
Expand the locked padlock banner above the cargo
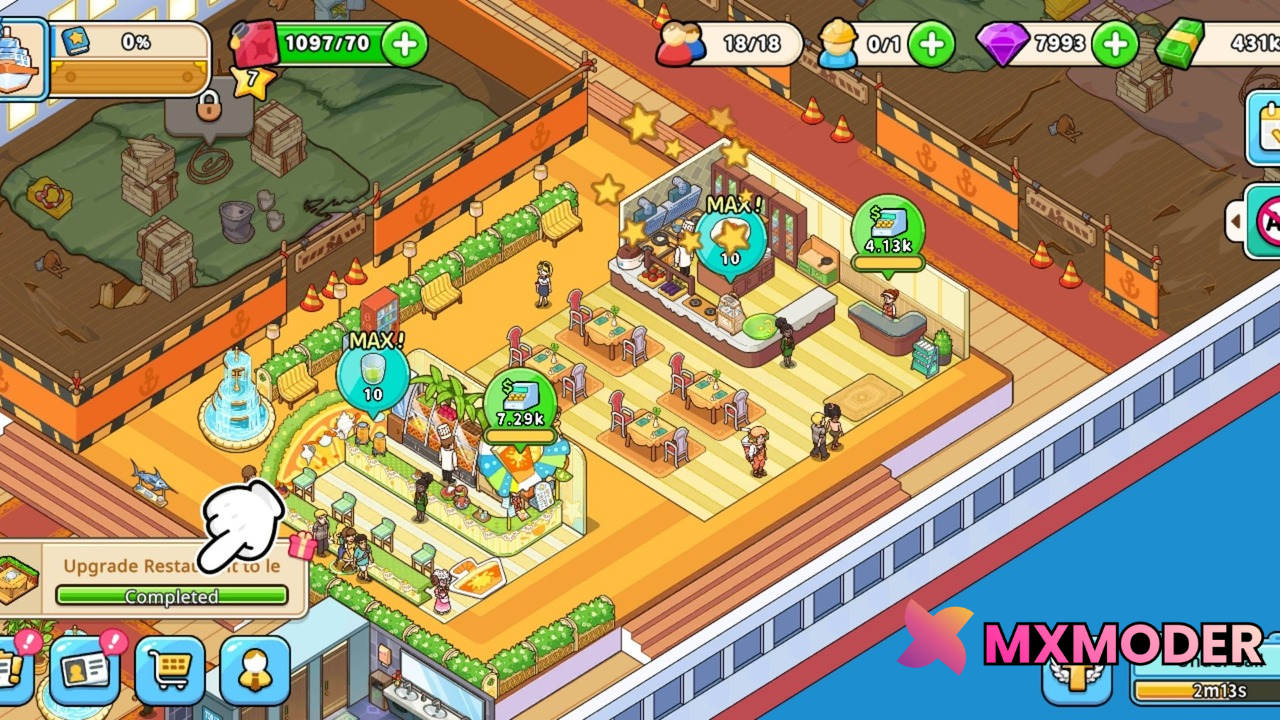point(207,108)
